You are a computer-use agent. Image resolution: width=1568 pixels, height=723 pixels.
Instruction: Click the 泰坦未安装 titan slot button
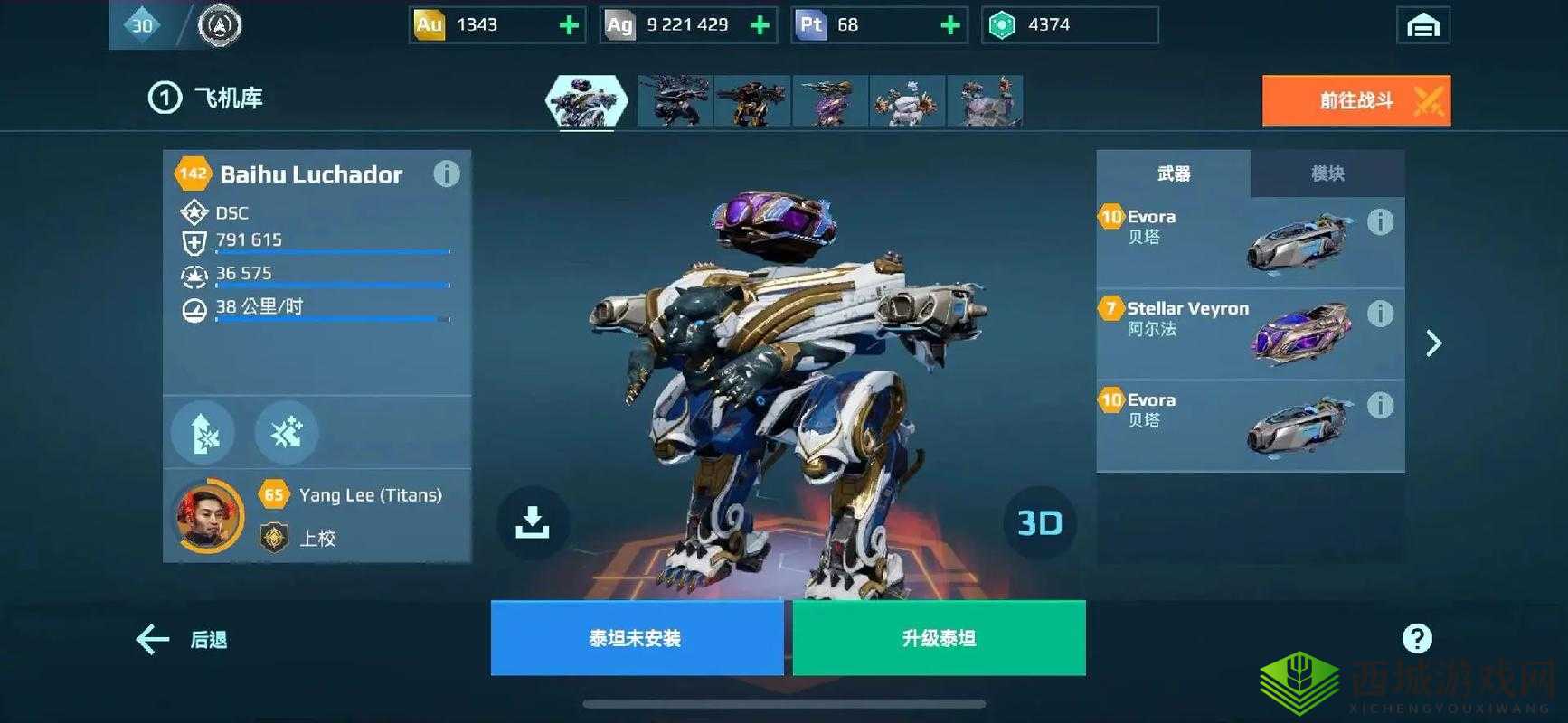coord(636,638)
